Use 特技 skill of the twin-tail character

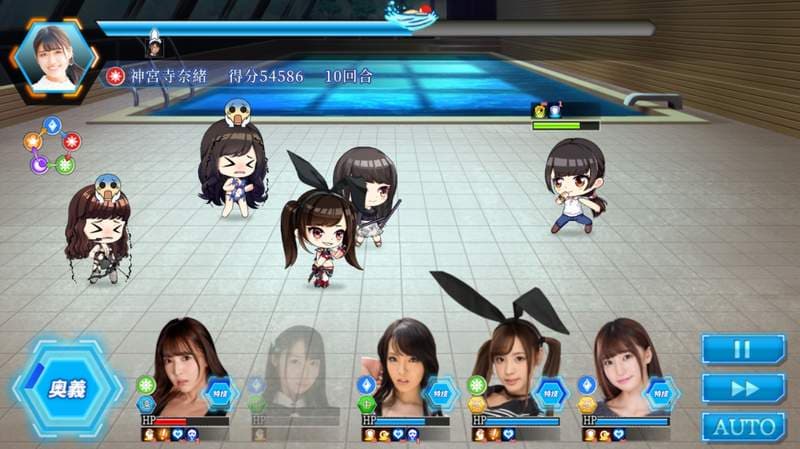(x=550, y=394)
